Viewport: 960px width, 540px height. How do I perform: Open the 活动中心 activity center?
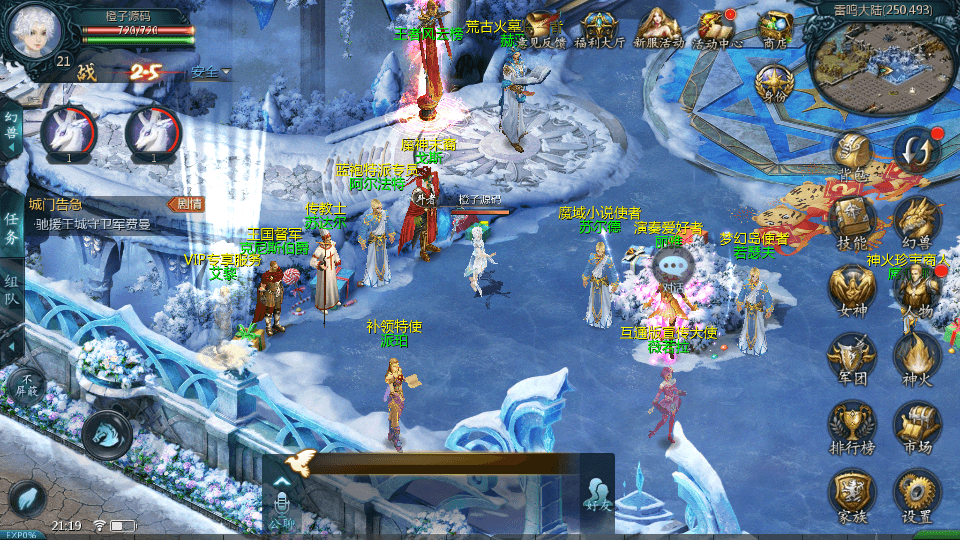pos(717,28)
